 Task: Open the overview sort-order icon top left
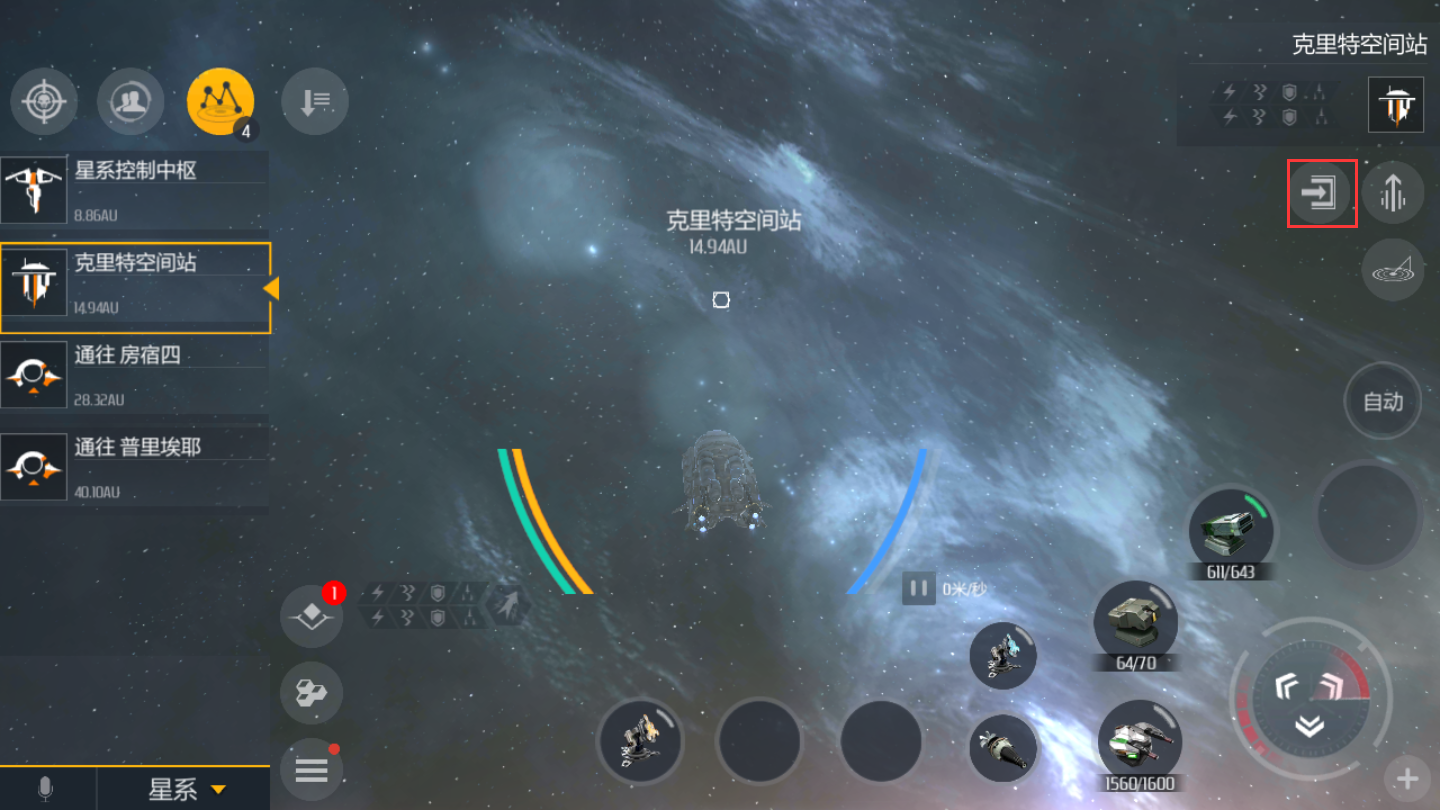point(314,101)
